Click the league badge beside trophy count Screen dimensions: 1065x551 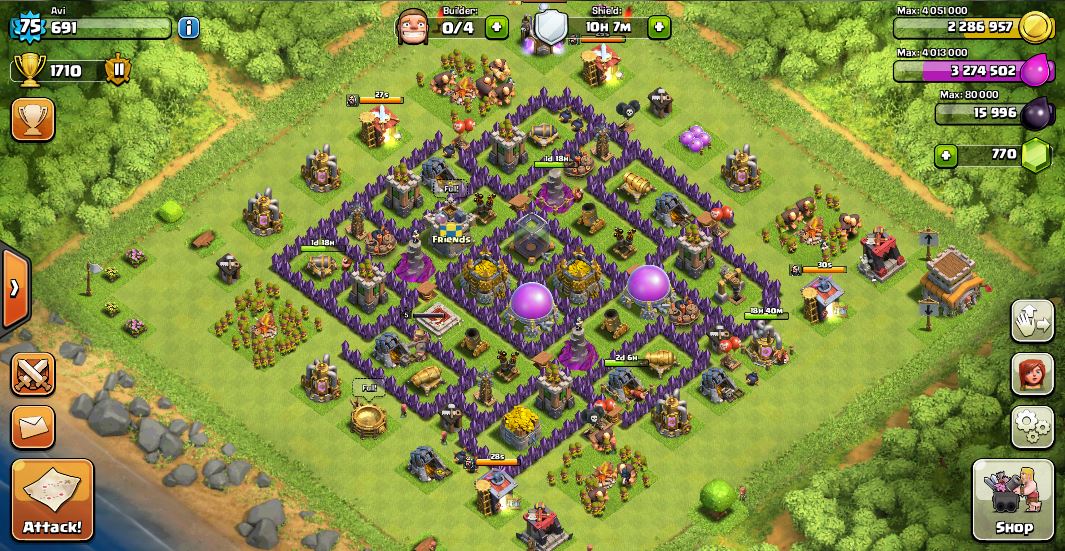coord(118,70)
